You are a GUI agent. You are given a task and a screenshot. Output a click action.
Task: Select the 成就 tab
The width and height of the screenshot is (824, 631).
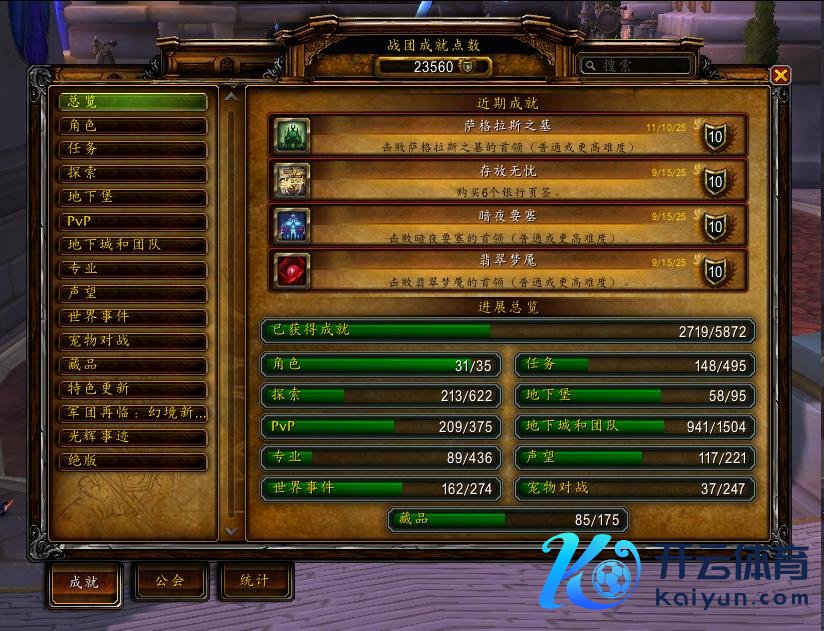[x=84, y=583]
